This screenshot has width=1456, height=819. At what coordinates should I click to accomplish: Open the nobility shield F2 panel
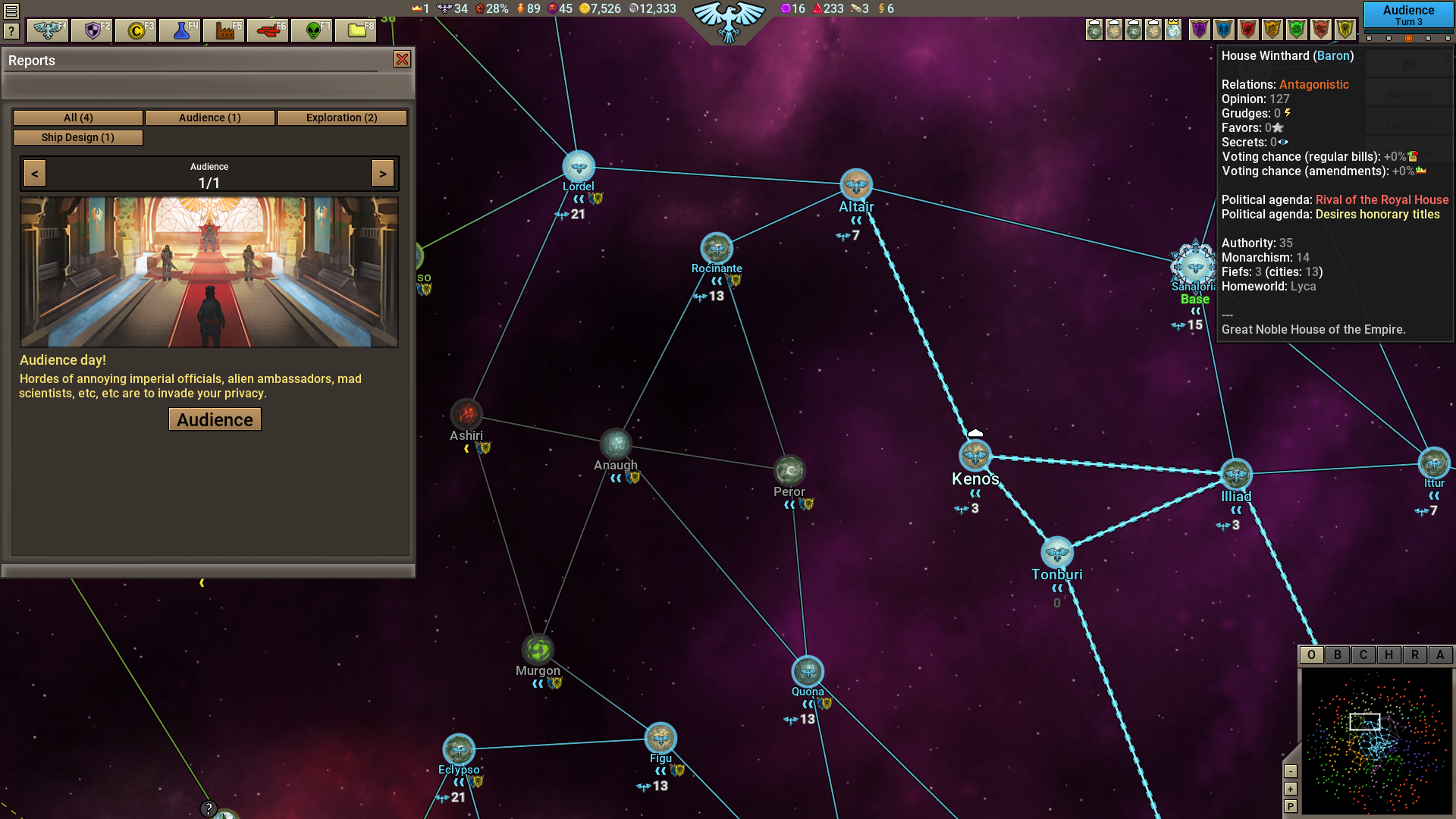92,30
